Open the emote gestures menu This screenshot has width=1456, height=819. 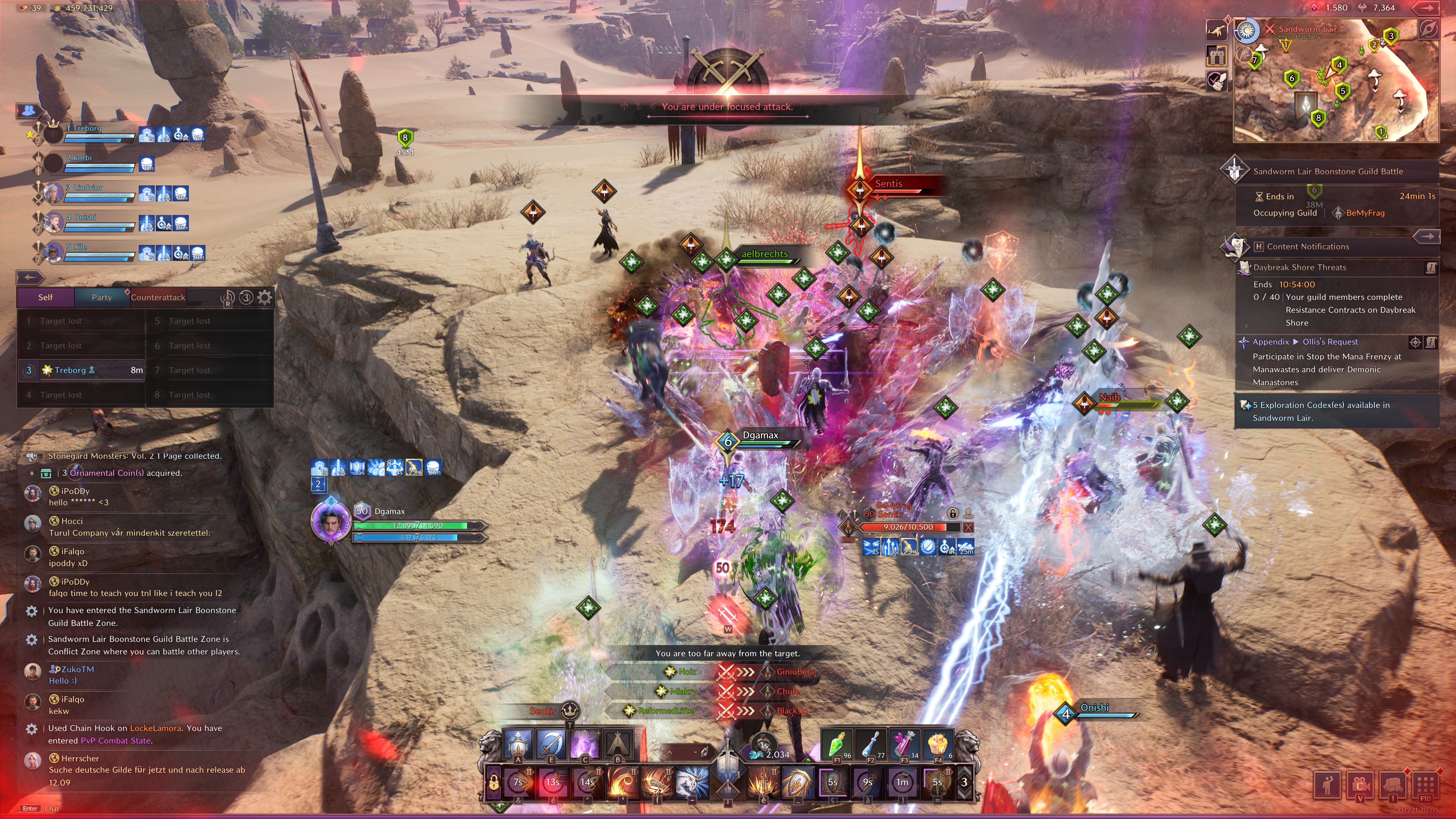click(1328, 785)
